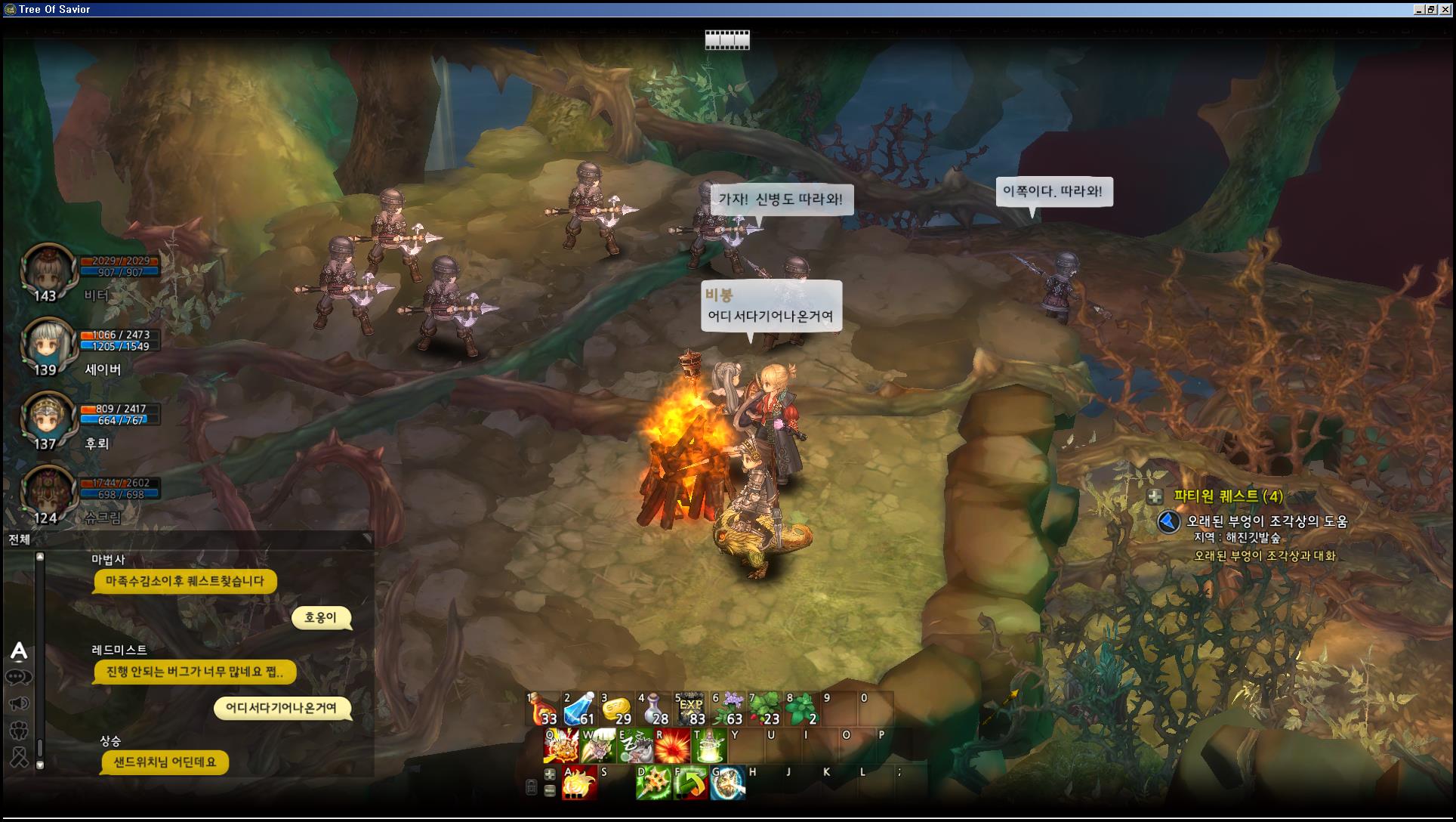Activate the fiery swirl skill on A
Image resolution: width=1456 pixels, height=822 pixels.
[x=579, y=783]
